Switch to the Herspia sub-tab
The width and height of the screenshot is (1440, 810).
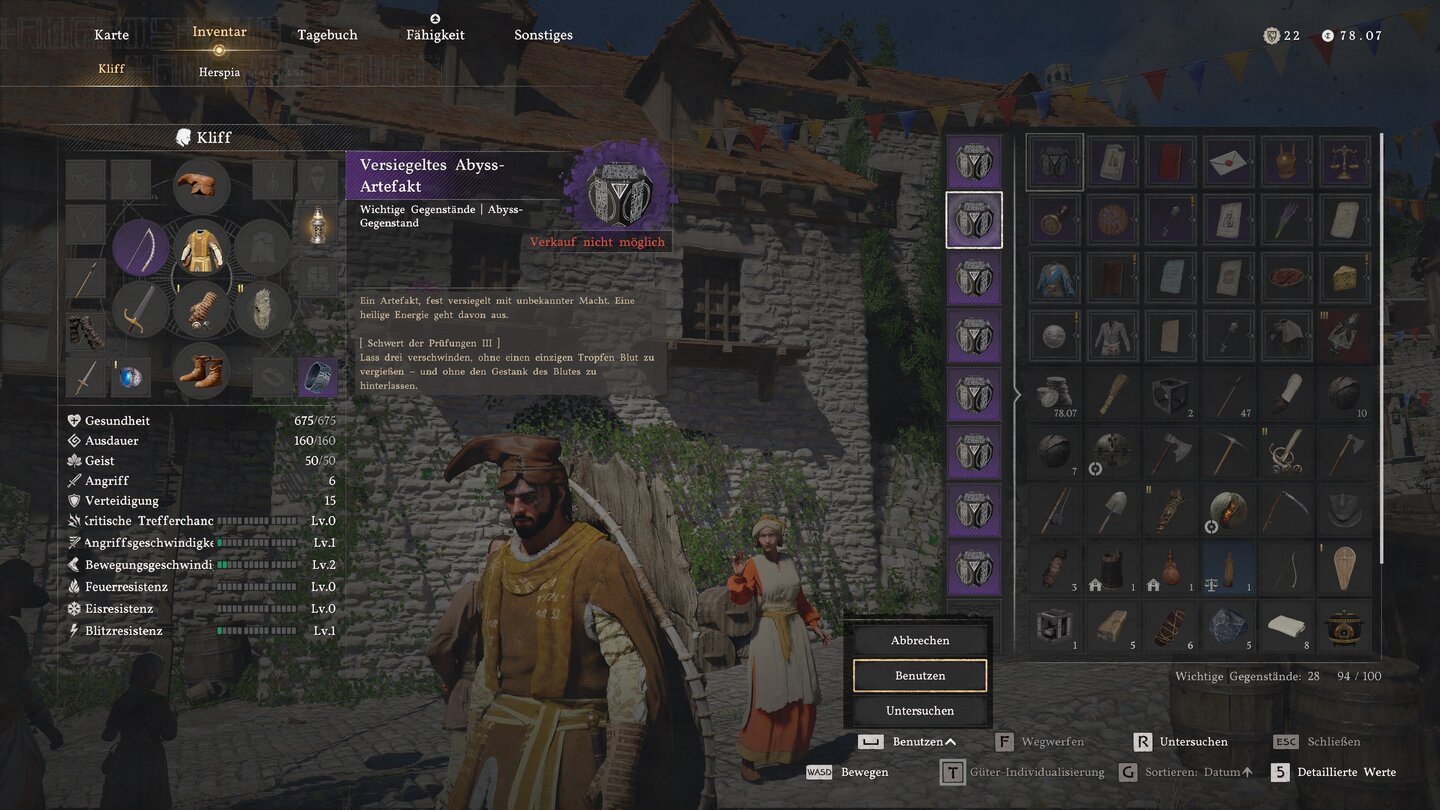coord(219,73)
